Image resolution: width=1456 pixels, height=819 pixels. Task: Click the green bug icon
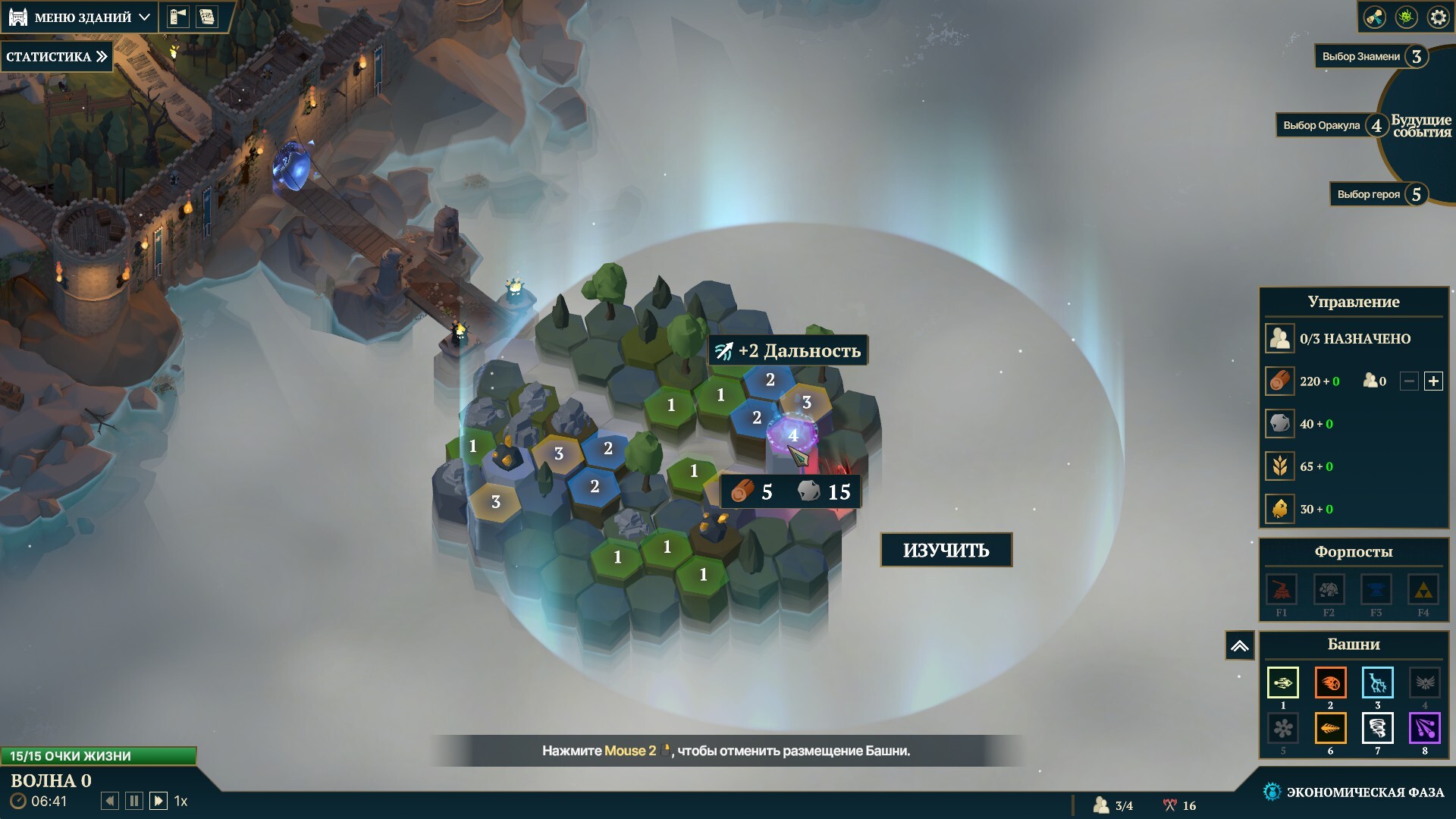[x=1407, y=17]
